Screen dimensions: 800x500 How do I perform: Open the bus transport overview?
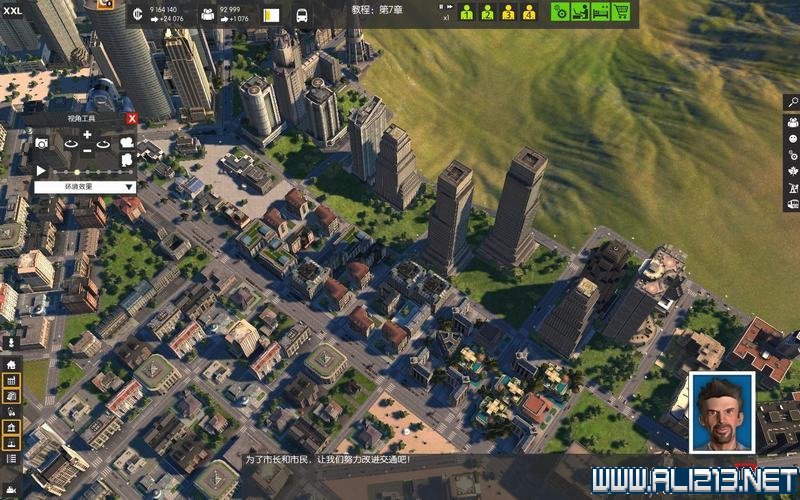(302, 15)
